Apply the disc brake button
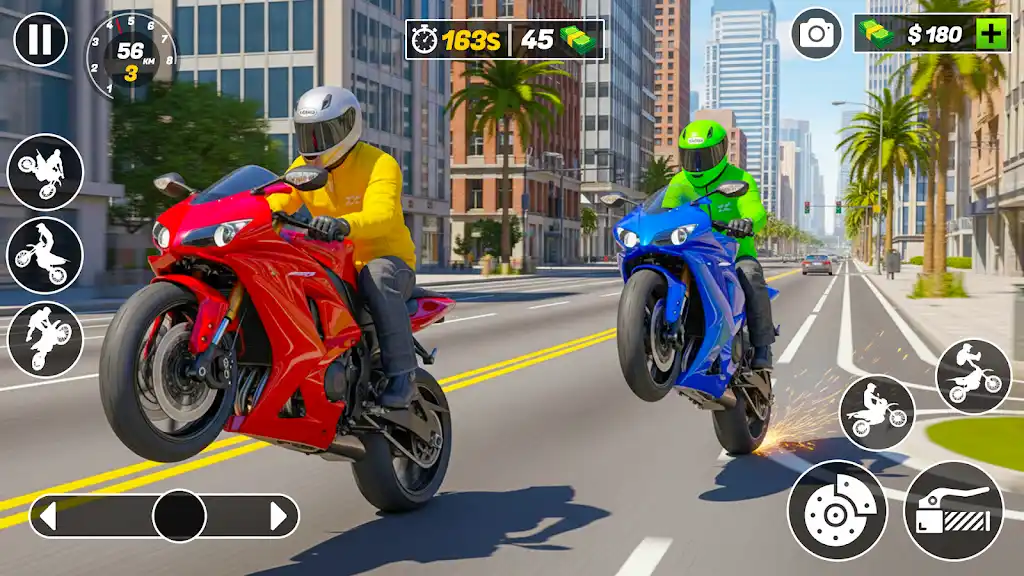The width and height of the screenshot is (1024, 576). tap(837, 510)
